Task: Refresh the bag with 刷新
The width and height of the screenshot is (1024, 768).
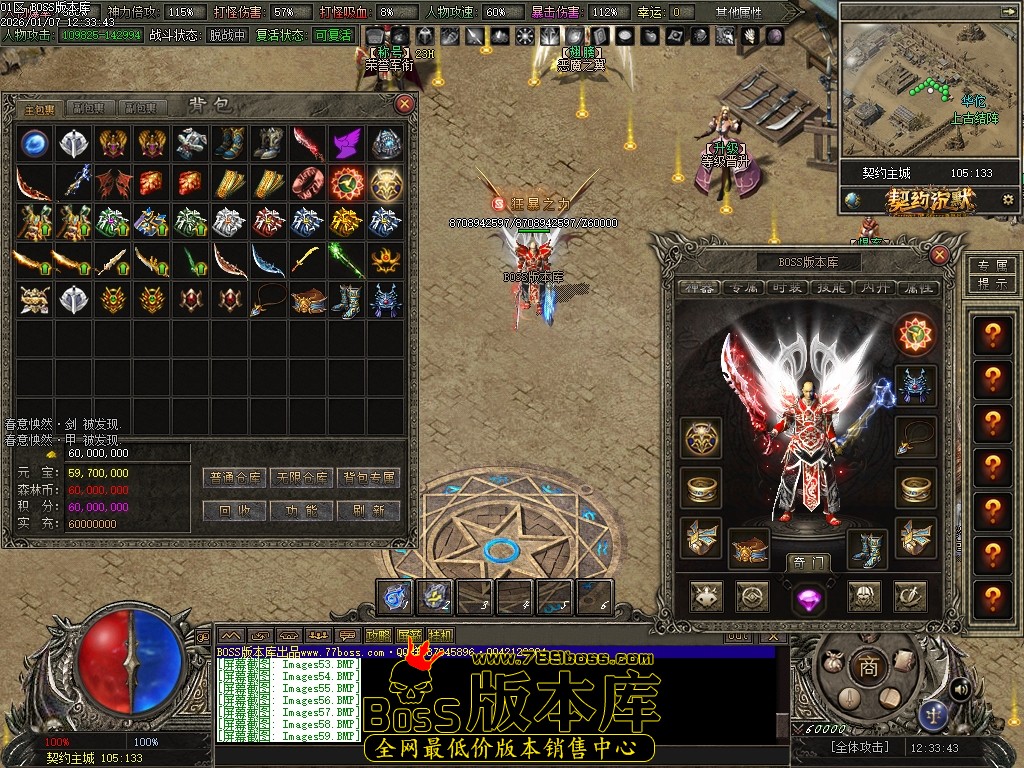Action: coord(369,510)
